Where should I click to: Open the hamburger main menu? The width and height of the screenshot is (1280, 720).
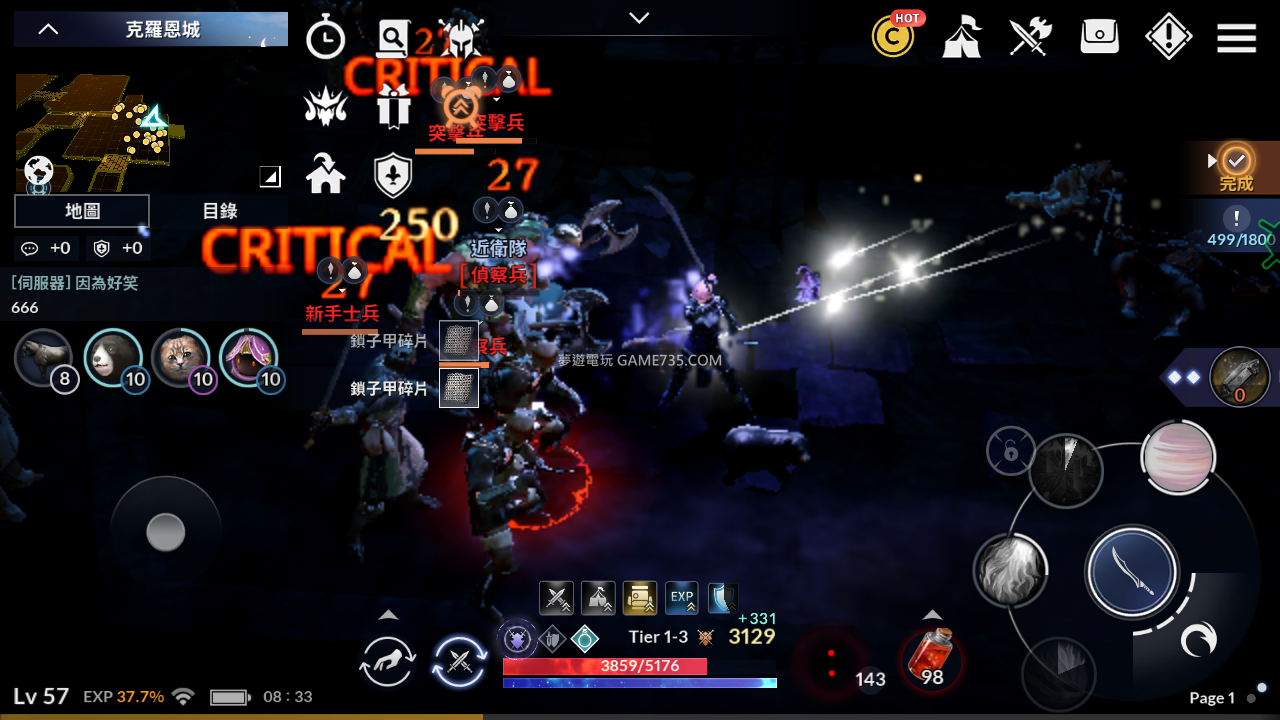coord(1236,36)
